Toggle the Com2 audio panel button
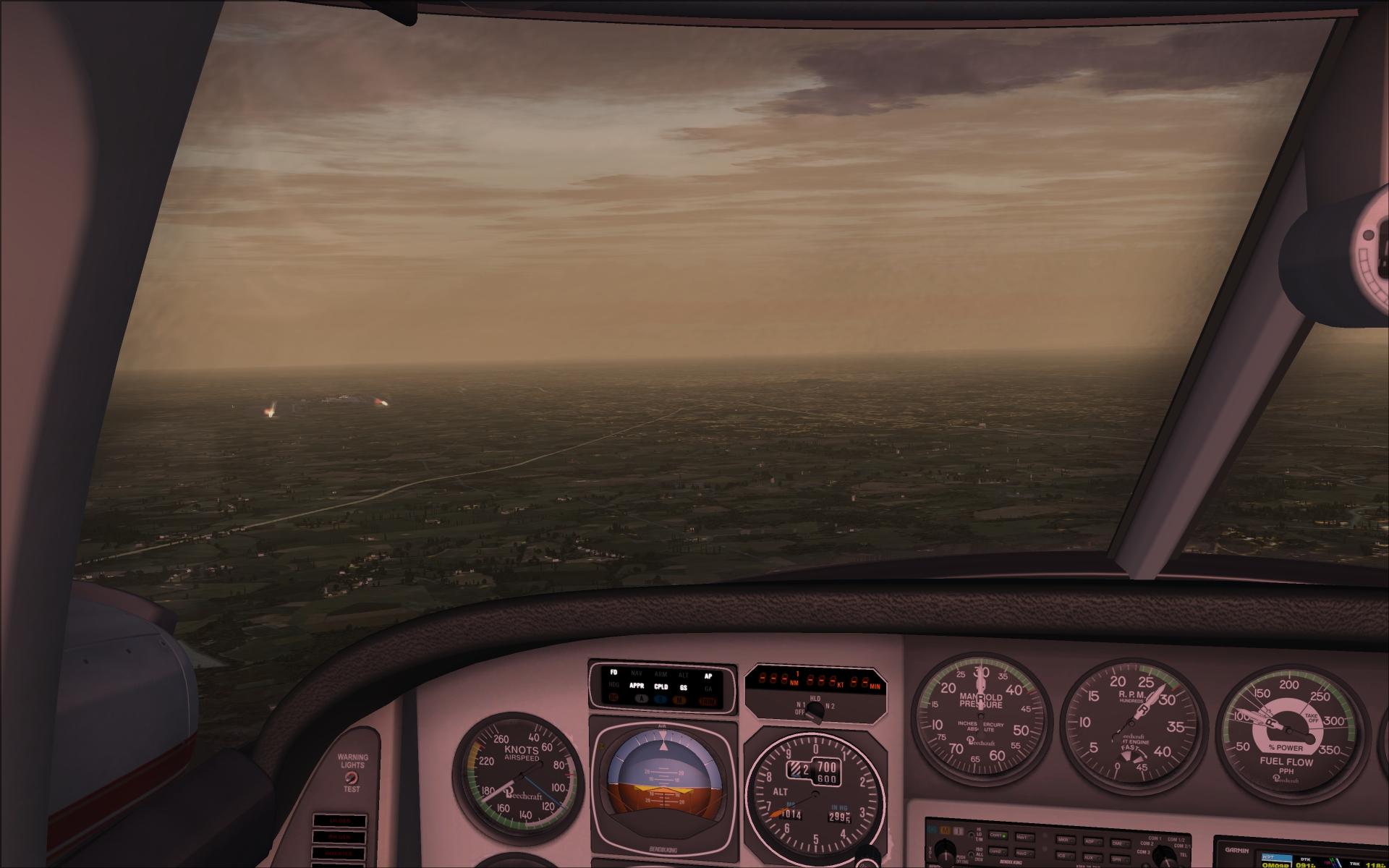This screenshot has height=868, width=1389. click(998, 851)
